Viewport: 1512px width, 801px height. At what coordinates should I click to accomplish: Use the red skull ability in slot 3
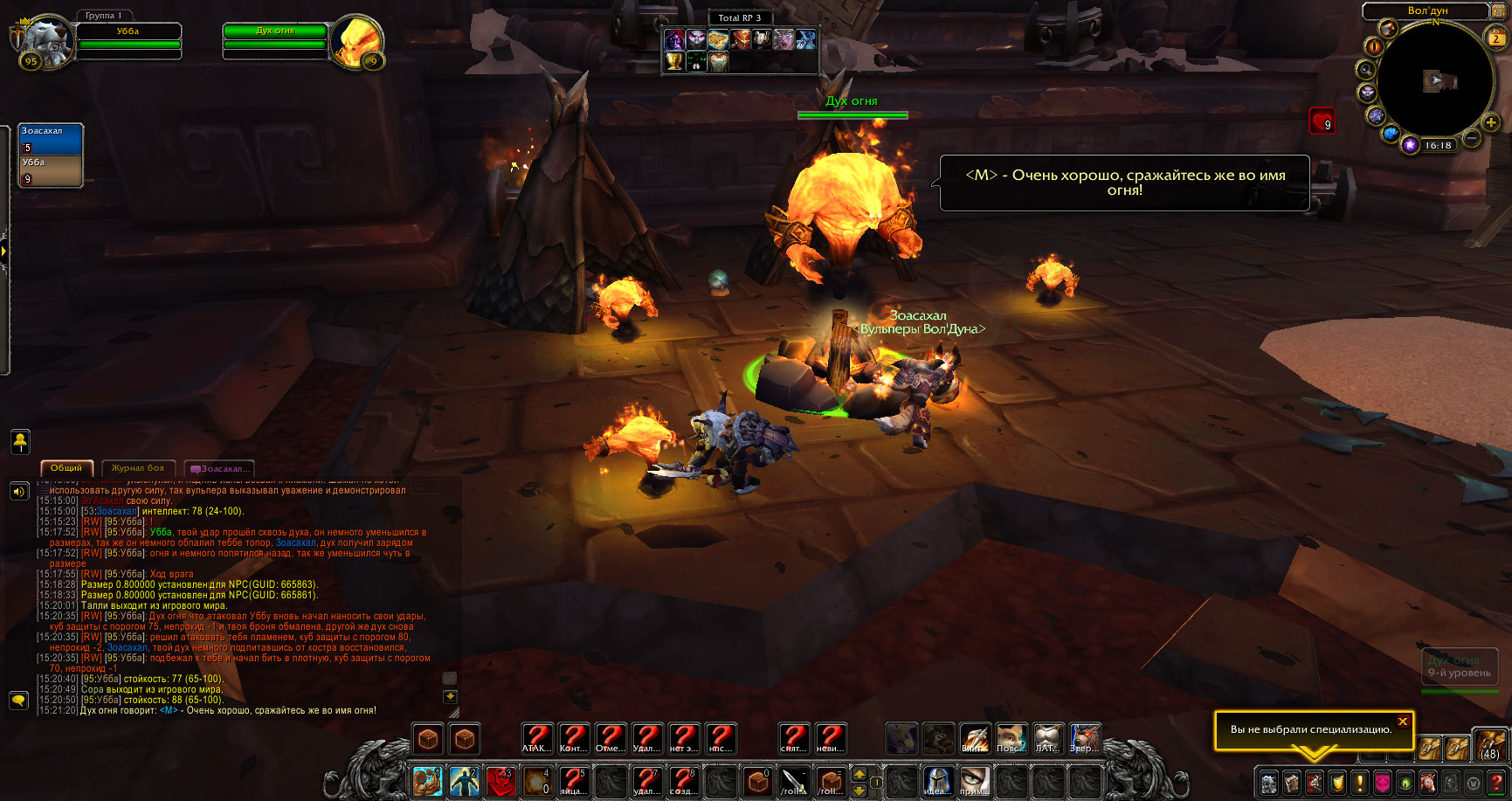501,781
